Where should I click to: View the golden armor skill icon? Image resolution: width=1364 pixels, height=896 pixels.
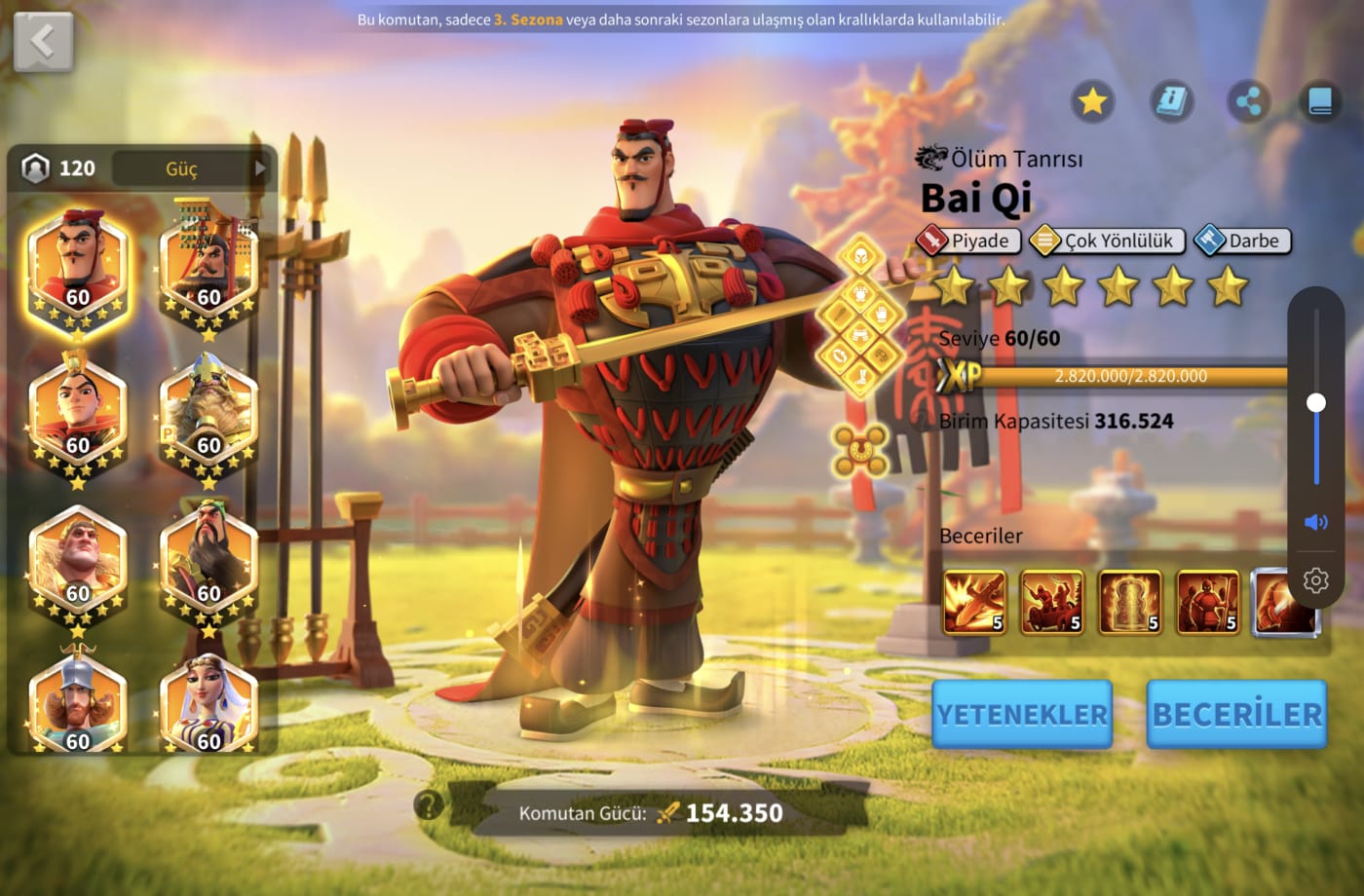[x=1129, y=602]
